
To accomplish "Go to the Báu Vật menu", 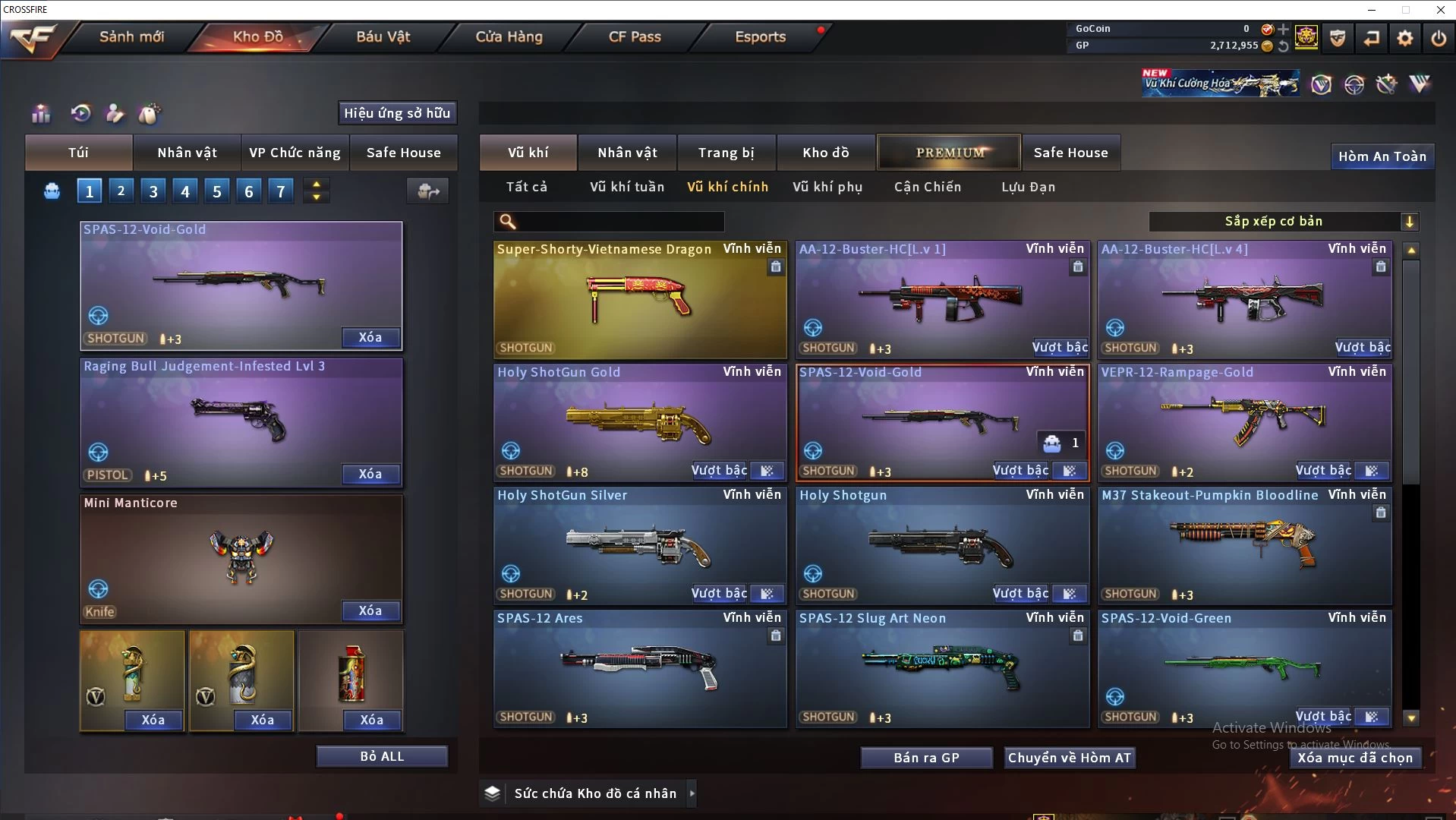I will [x=383, y=36].
